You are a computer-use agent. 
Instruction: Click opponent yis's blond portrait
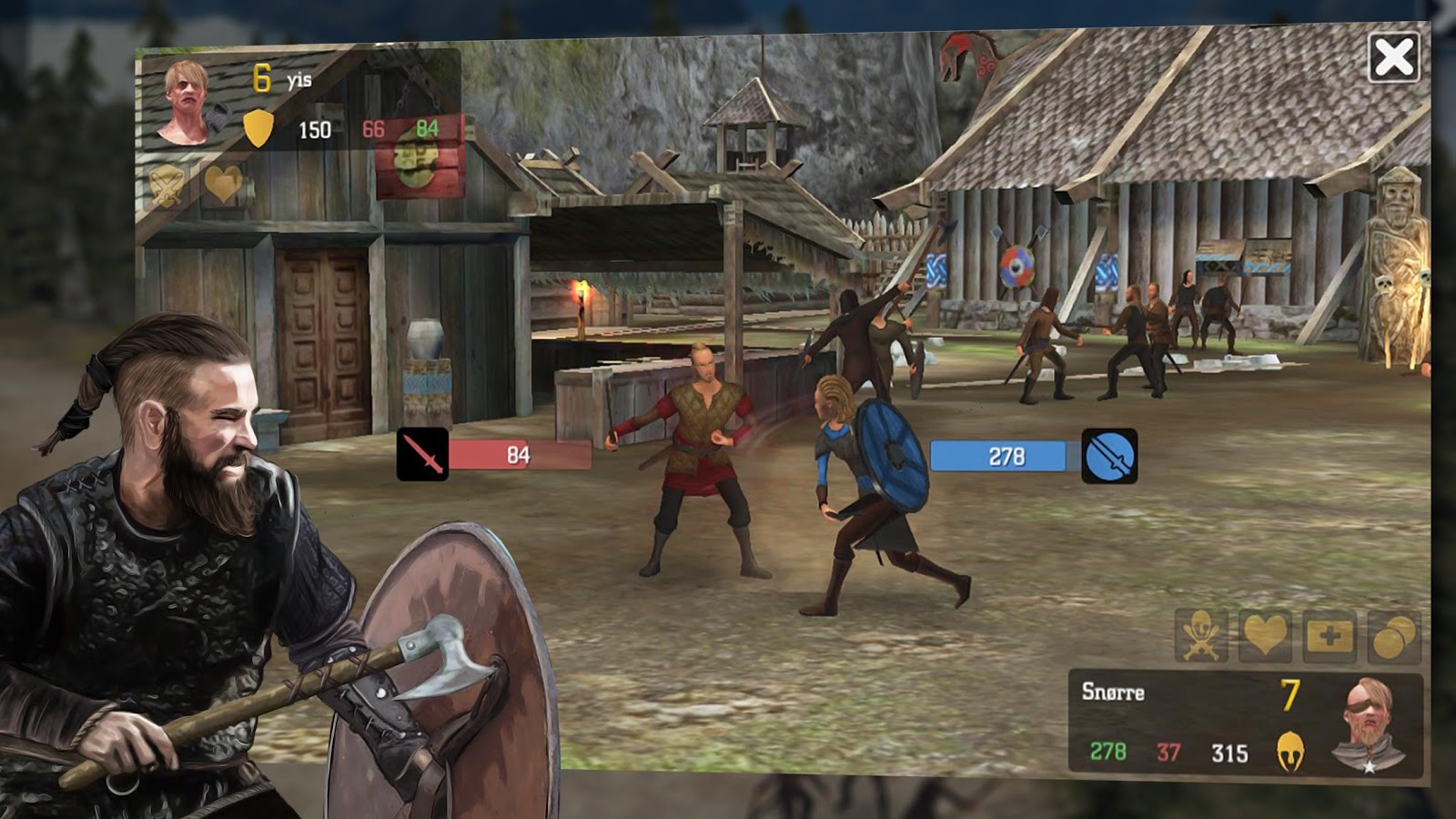[x=186, y=102]
